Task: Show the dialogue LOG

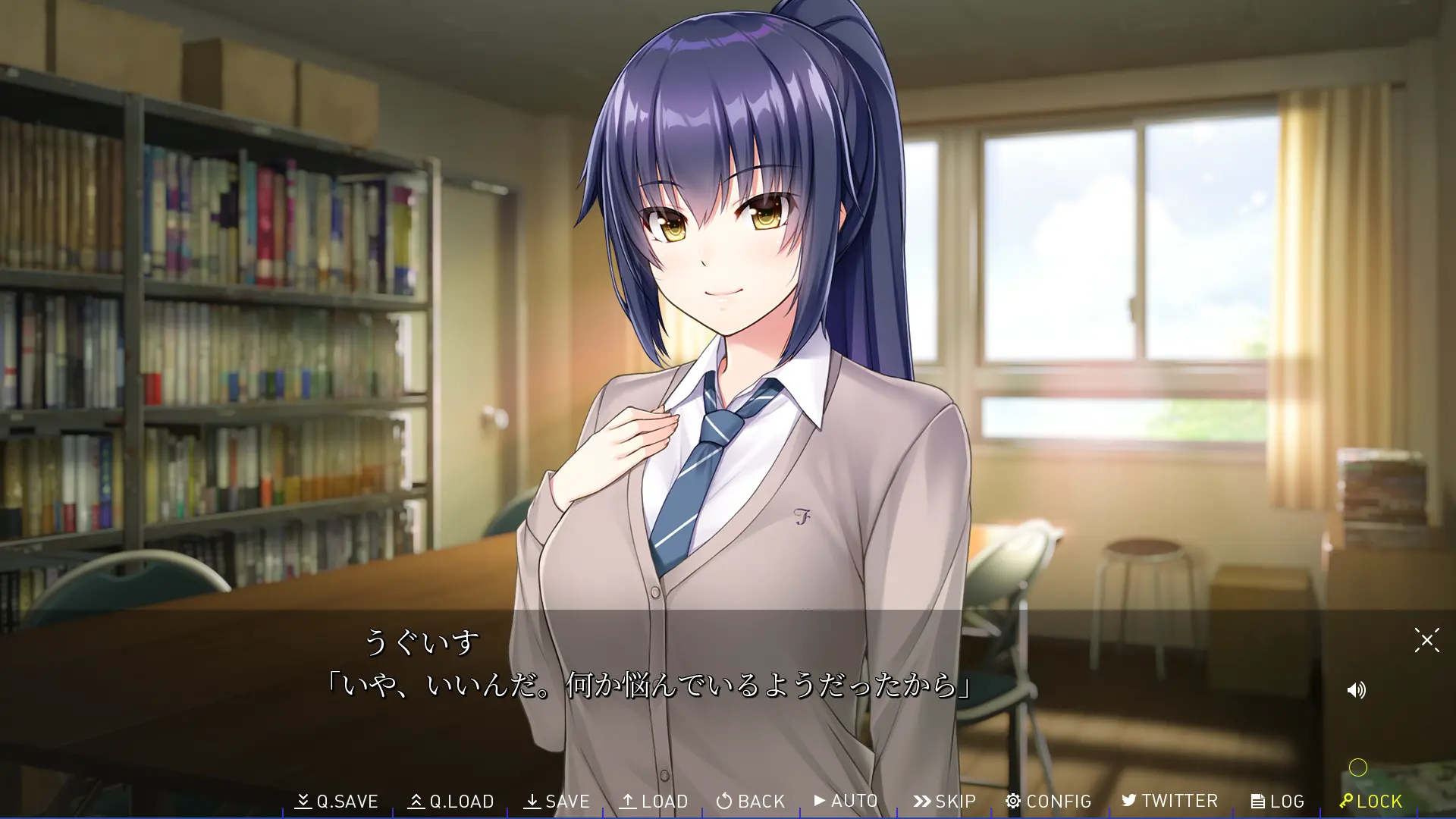Action: click(x=1277, y=801)
